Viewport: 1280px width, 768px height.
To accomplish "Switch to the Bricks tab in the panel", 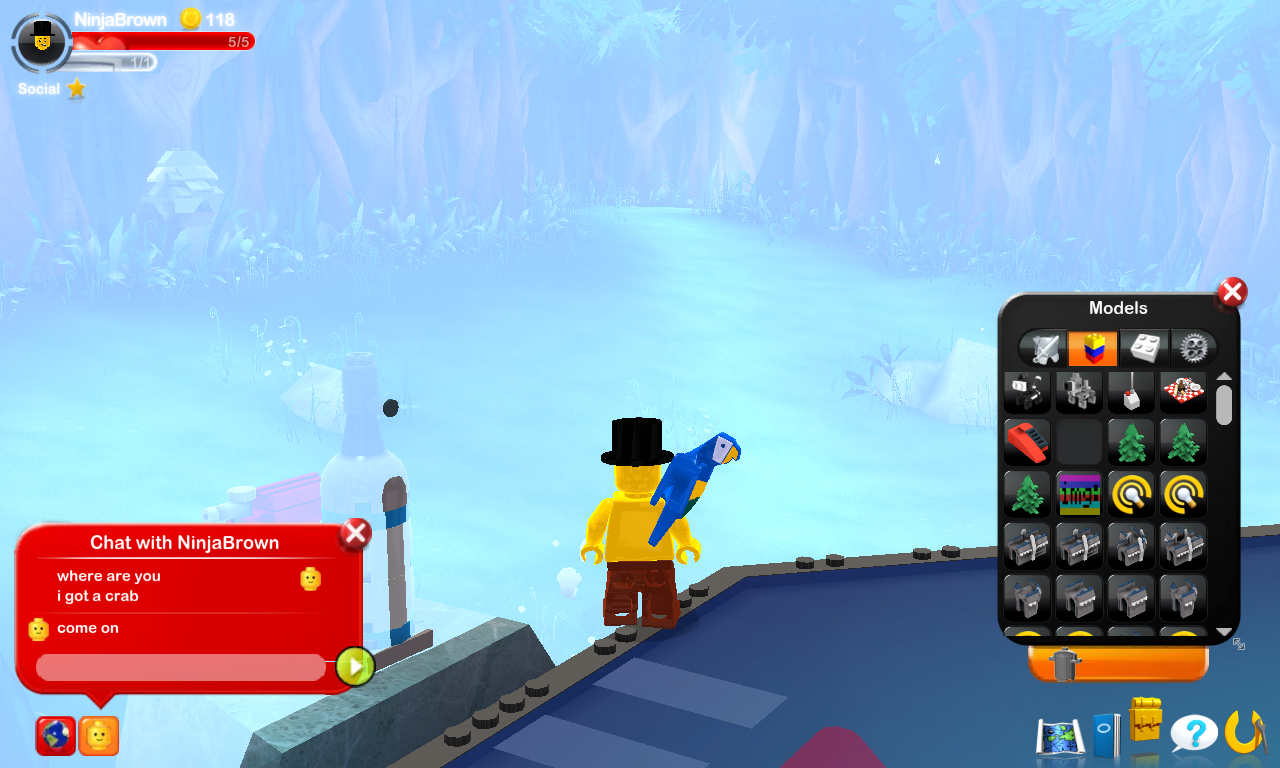I will pyautogui.click(x=1143, y=347).
